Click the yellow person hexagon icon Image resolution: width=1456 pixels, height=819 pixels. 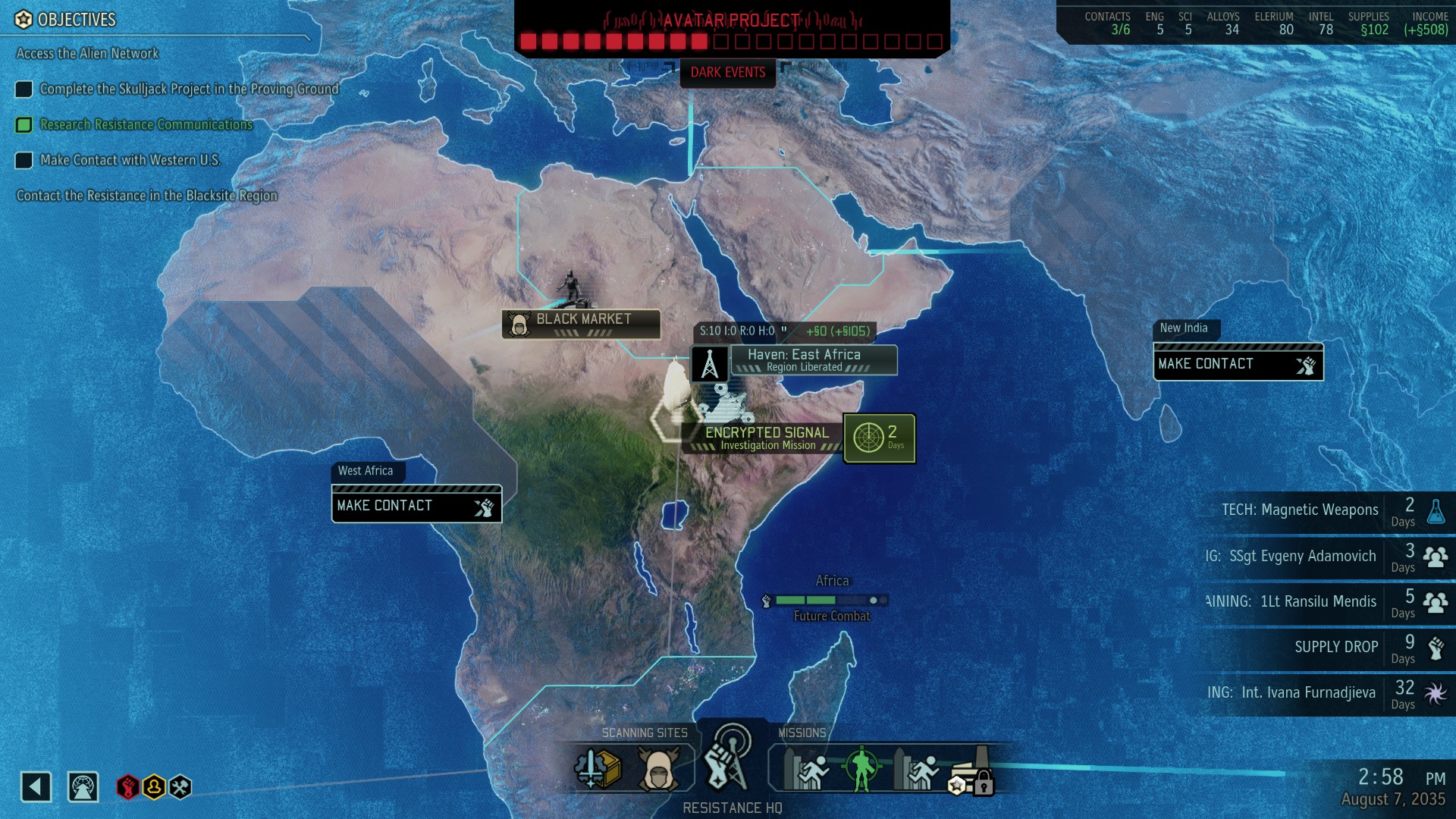[x=154, y=786]
